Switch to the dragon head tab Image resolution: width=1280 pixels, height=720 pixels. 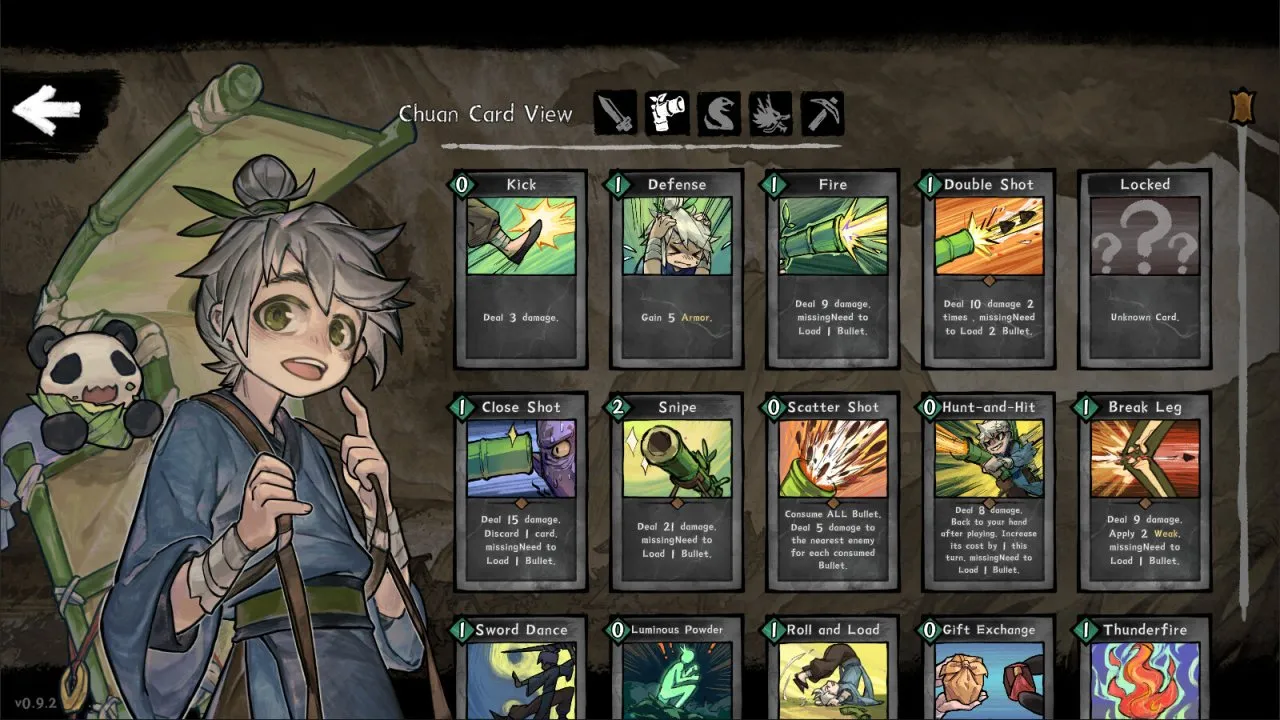click(x=771, y=113)
